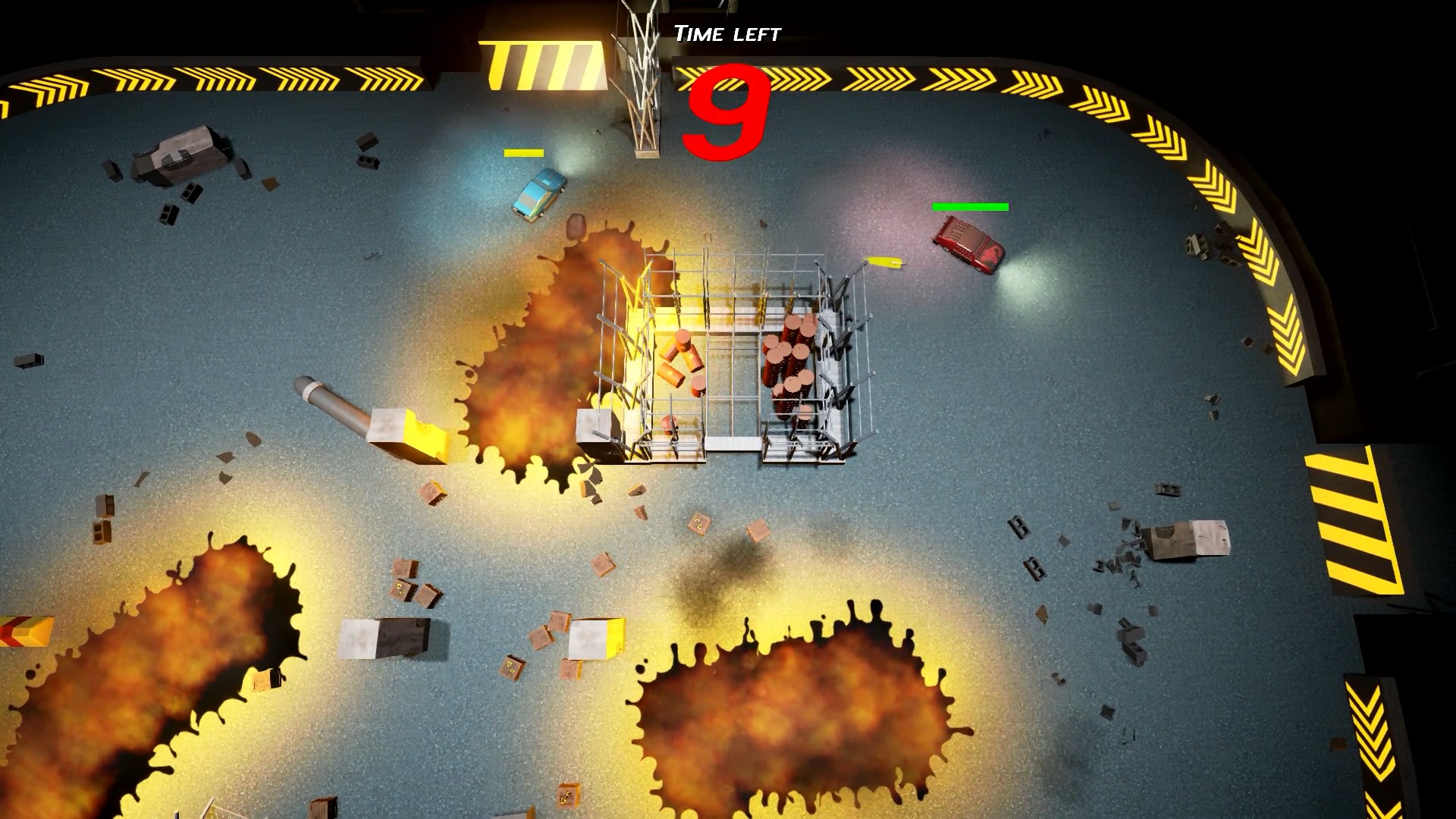Click the metal tower structure at the top

641,72
